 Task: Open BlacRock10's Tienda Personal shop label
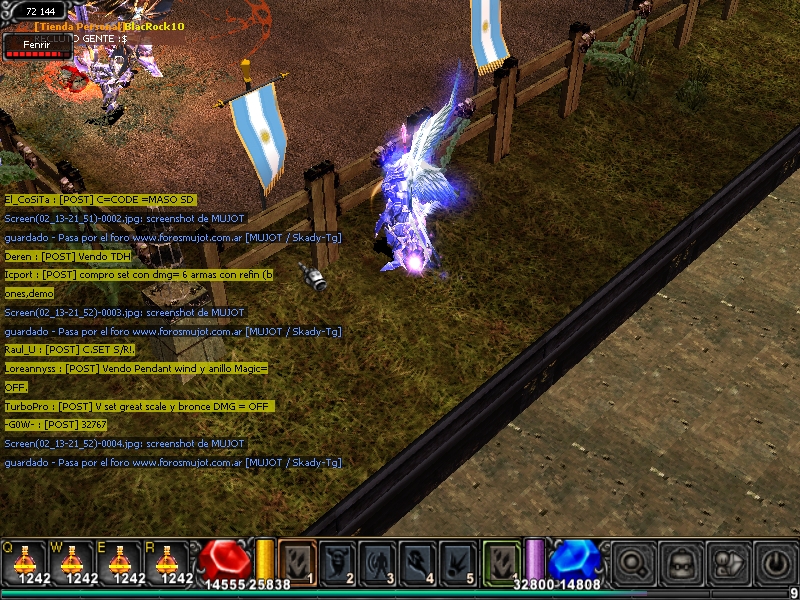[110, 26]
